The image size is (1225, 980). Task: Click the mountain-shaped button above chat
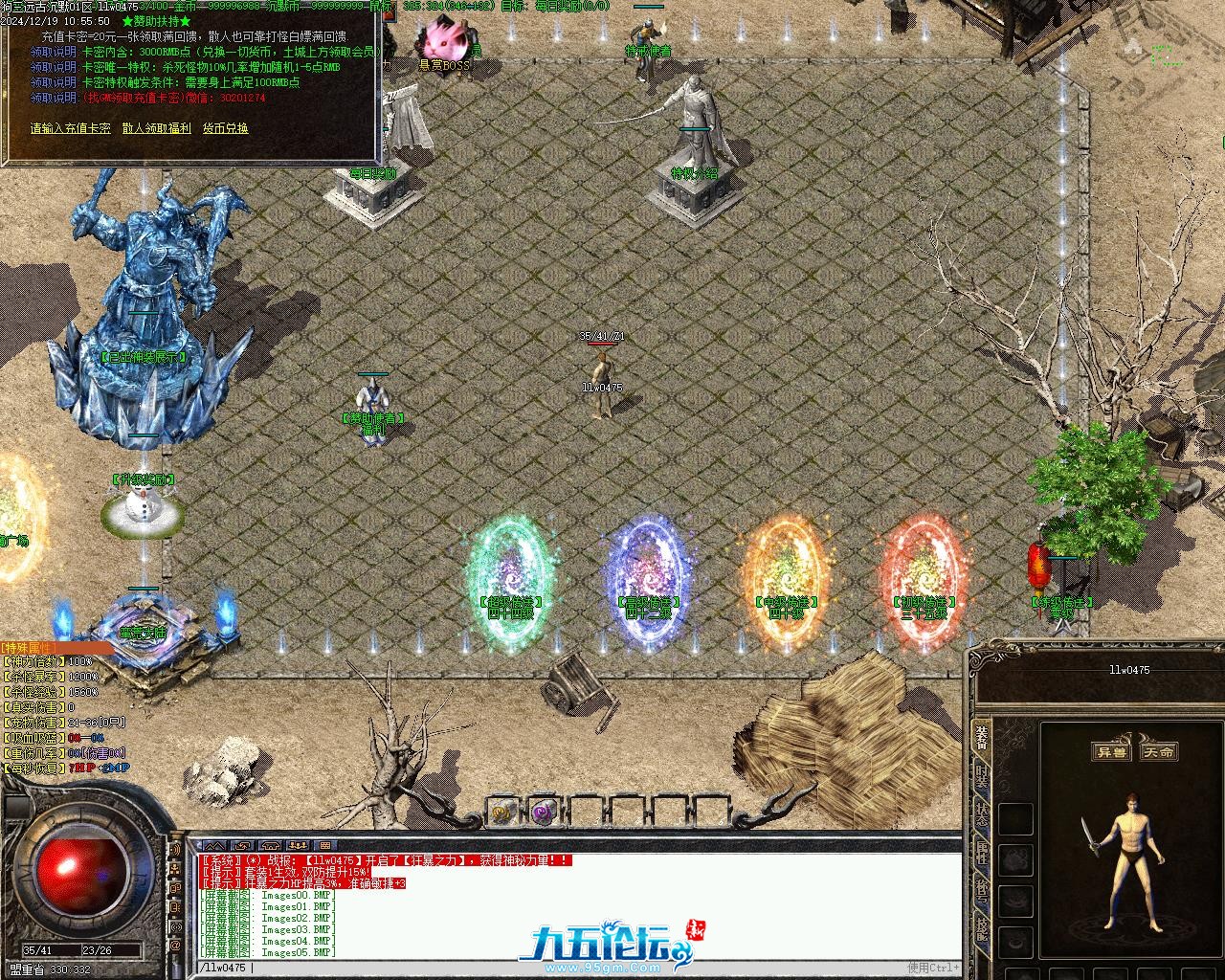[x=214, y=846]
